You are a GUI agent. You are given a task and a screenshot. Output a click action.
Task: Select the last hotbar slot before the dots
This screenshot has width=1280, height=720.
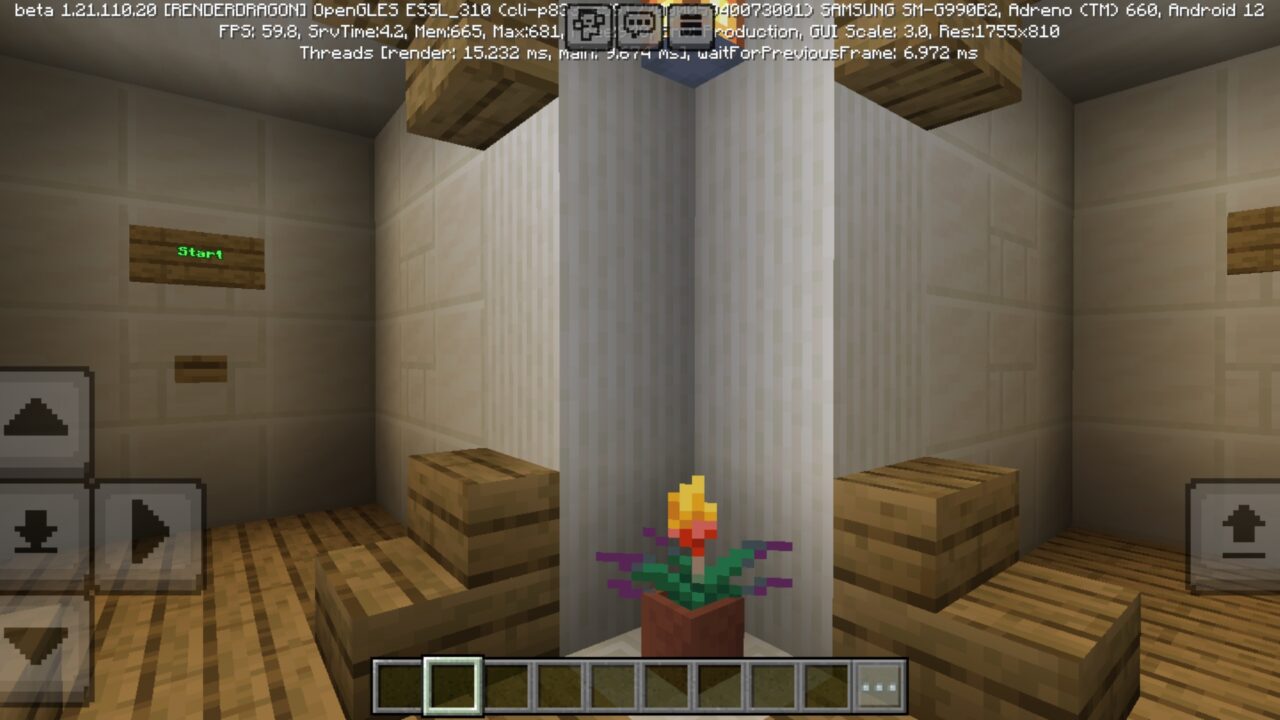point(824,684)
